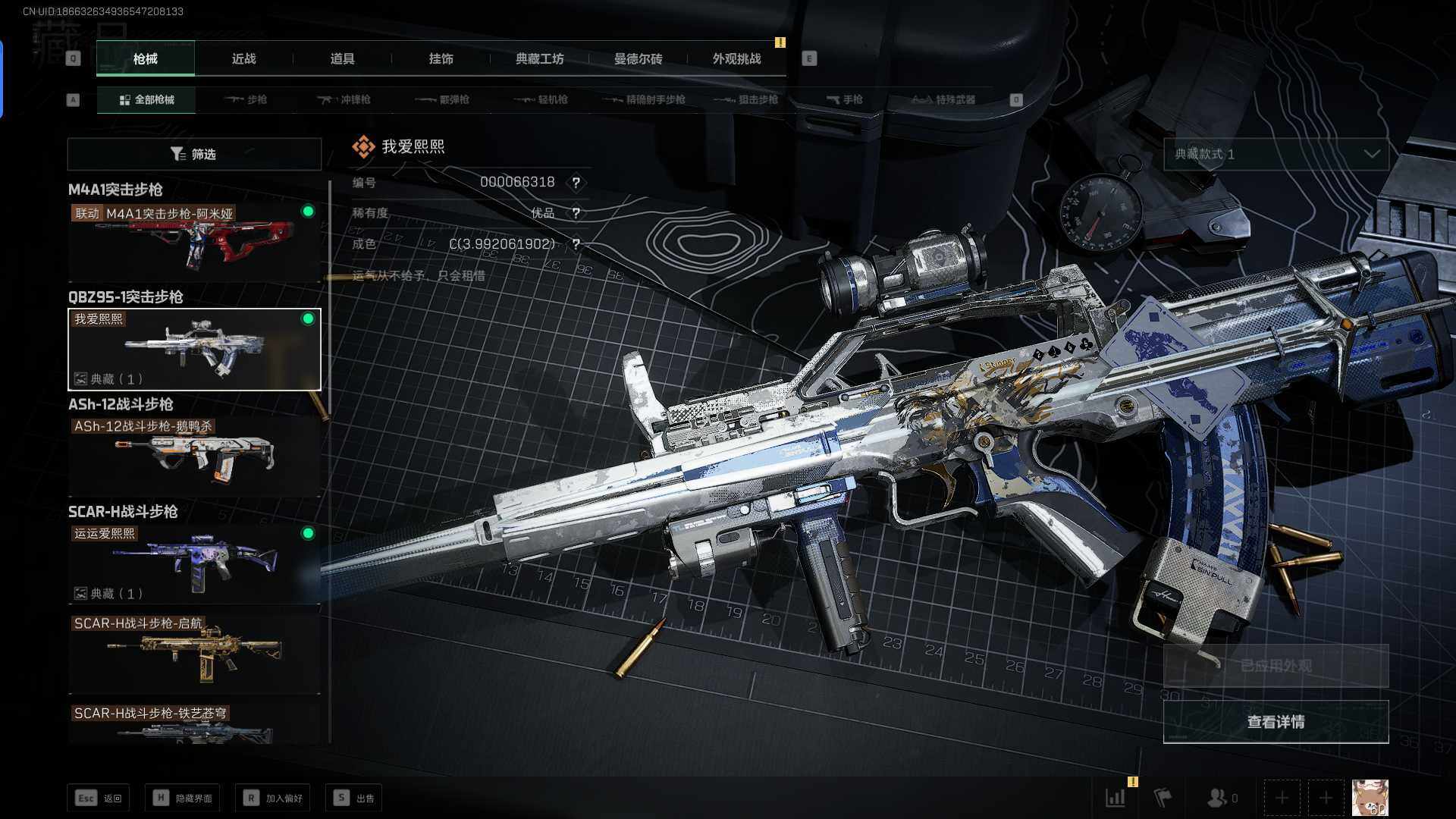This screenshot has height=819, width=1456.
Task: Choose the 运运爱熙熙 SCAR-H skin
Action: 194,563
